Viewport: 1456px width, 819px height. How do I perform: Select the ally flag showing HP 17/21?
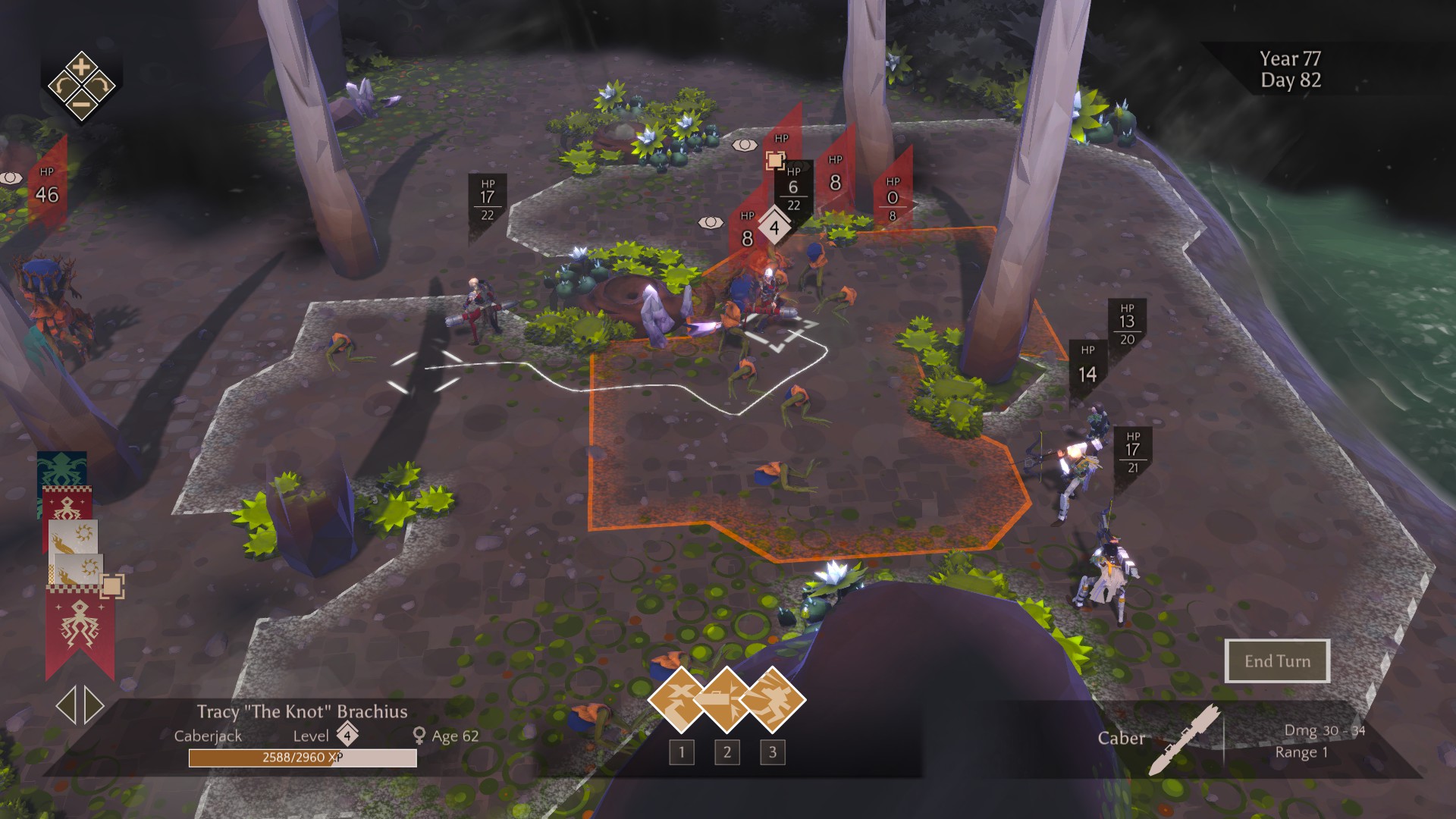(x=1133, y=452)
